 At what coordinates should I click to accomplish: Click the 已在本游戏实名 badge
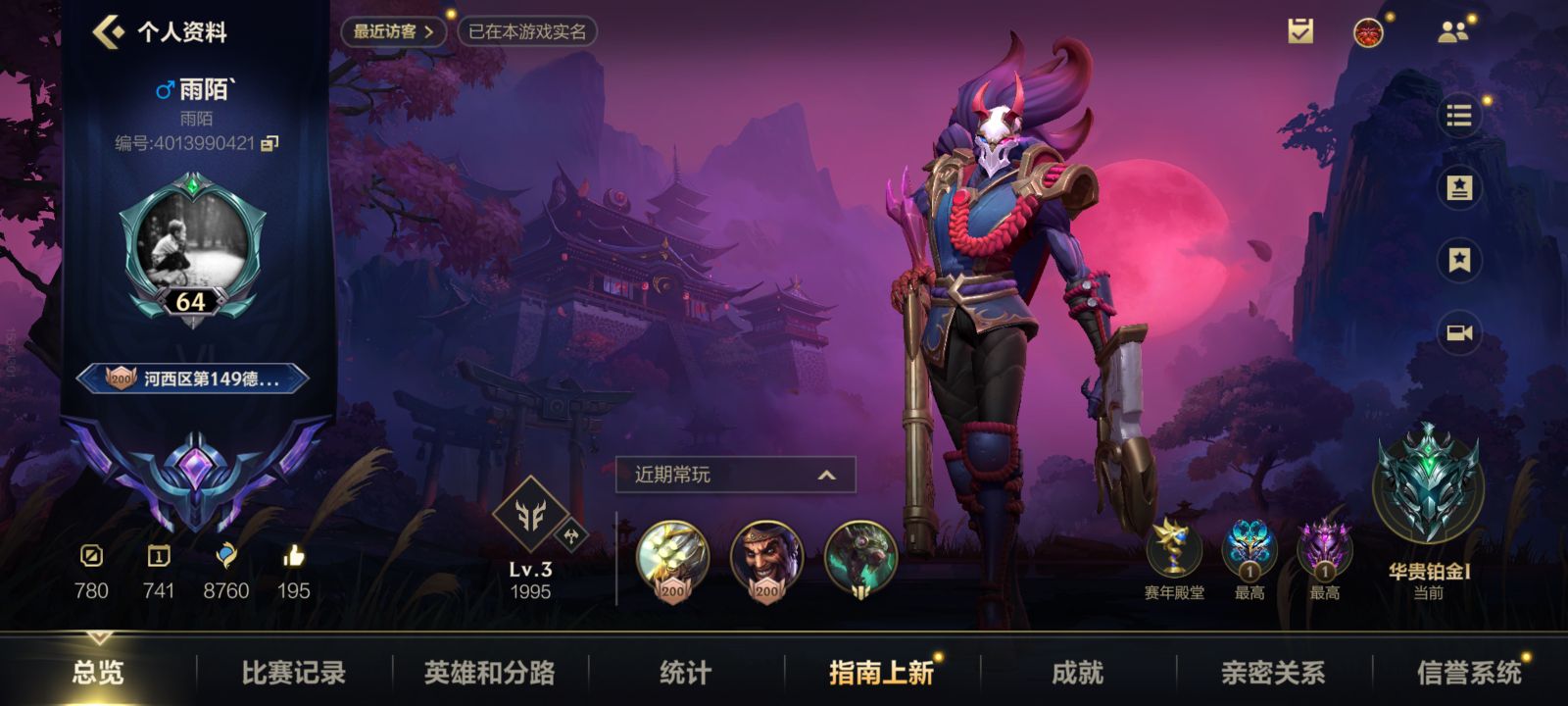pyautogui.click(x=527, y=30)
